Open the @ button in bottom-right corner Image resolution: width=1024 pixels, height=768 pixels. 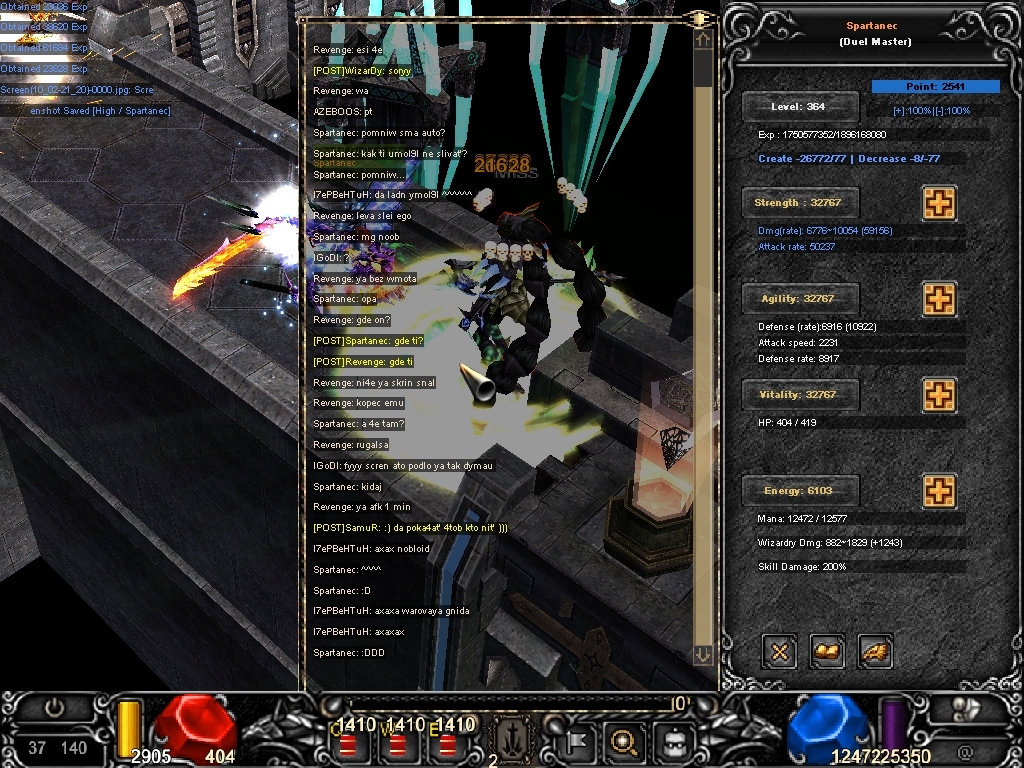click(x=965, y=749)
